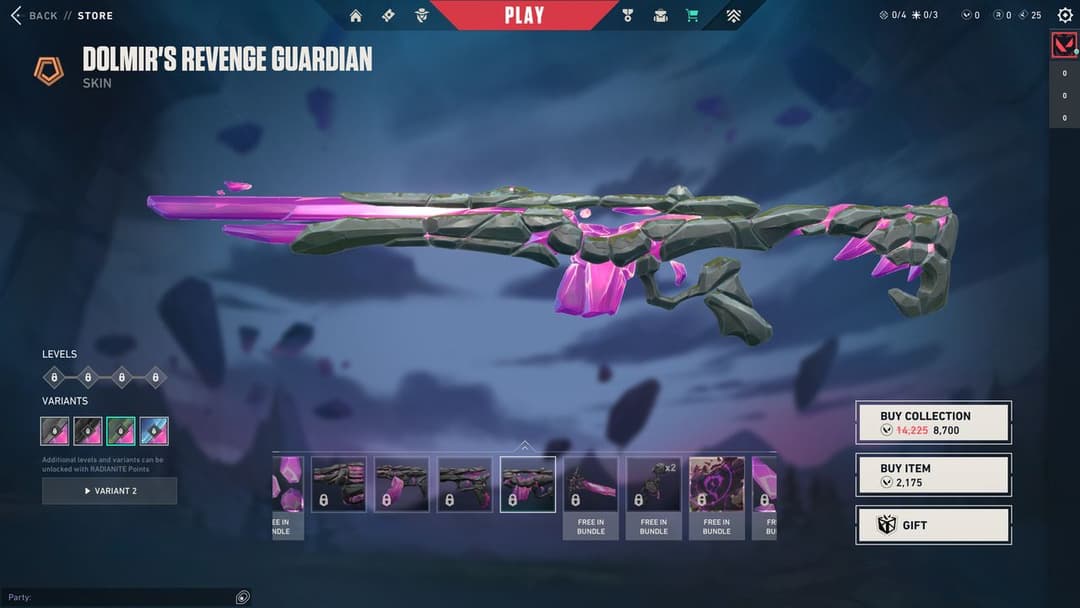
Task: Choose the x2 gun buddy thumbnail
Action: (653, 485)
